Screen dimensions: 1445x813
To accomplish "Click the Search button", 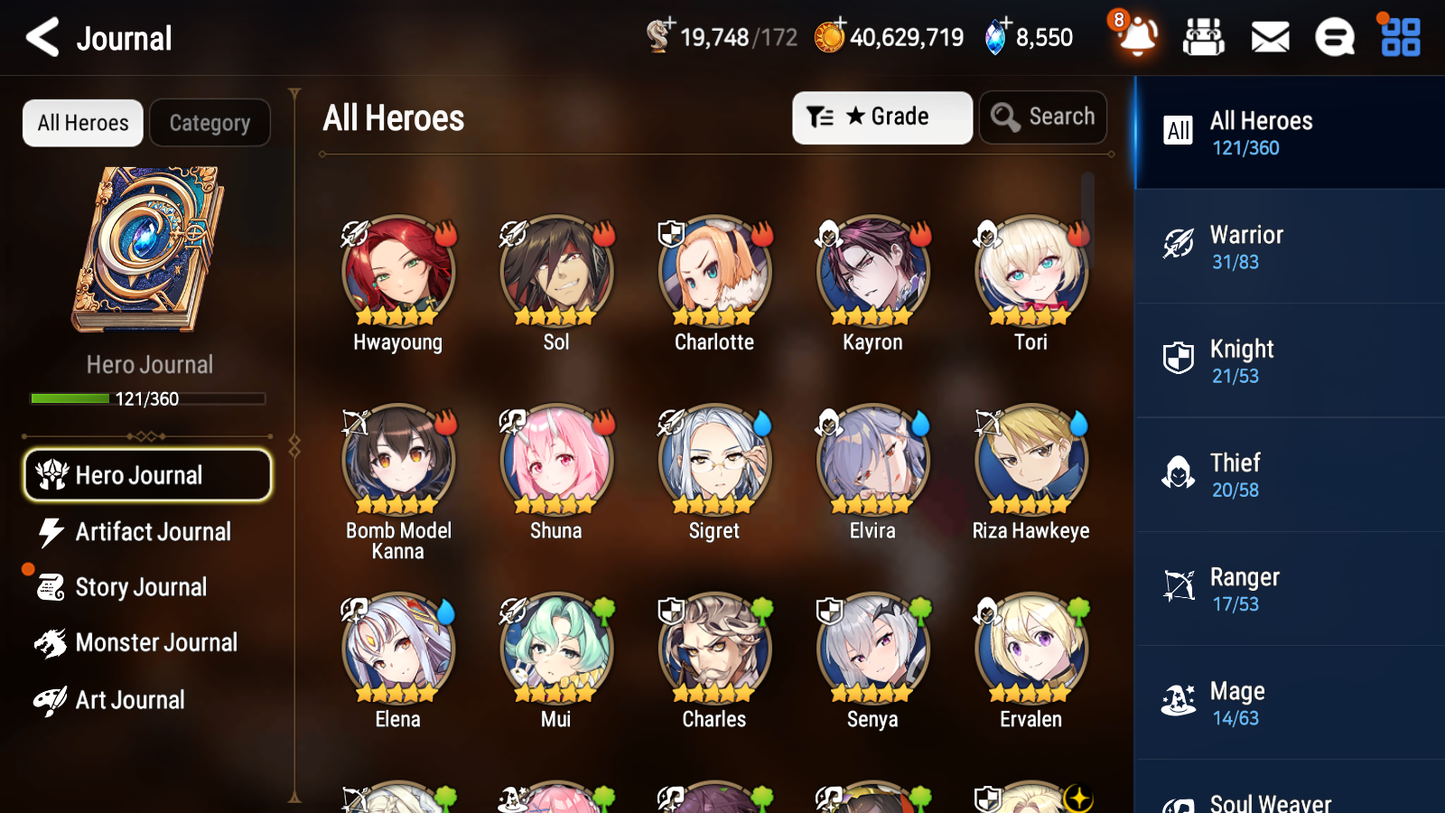I will (x=1042, y=116).
